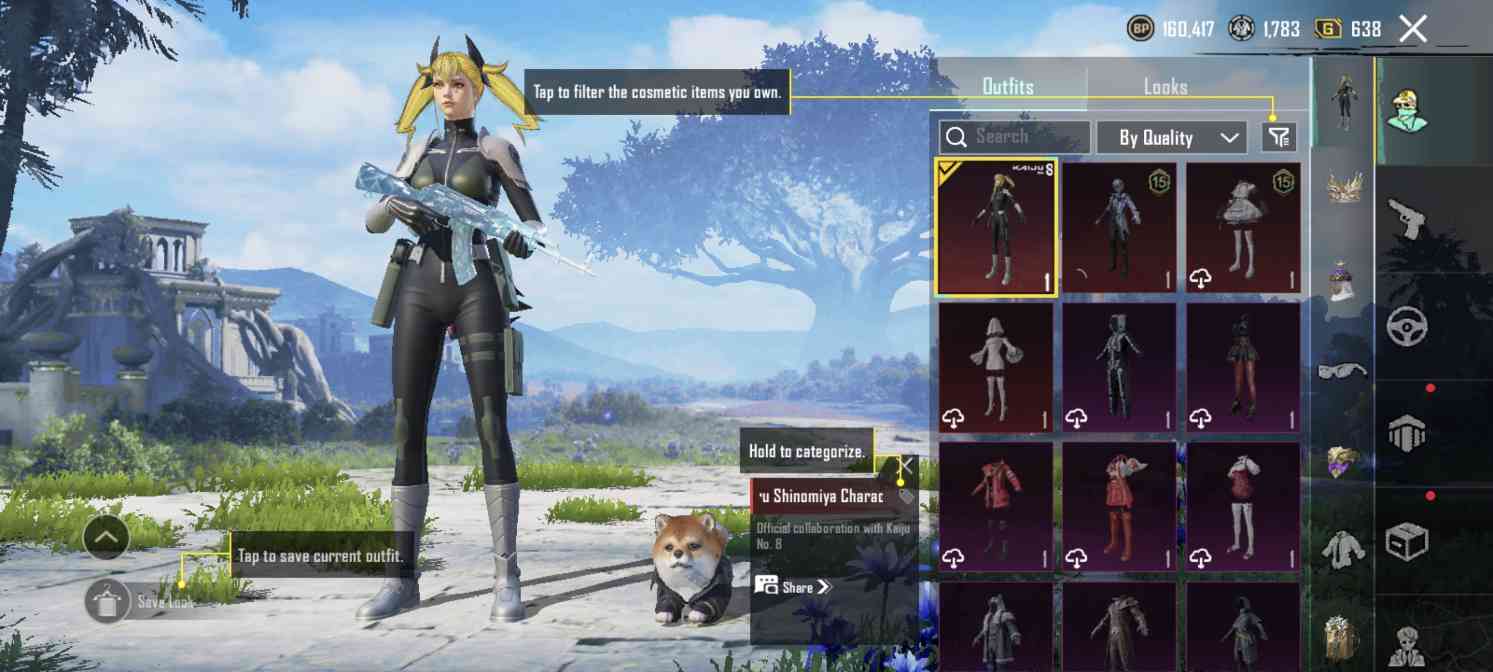Choose the white hooded dress outfit
This screenshot has height=672, width=1493.
click(x=995, y=367)
